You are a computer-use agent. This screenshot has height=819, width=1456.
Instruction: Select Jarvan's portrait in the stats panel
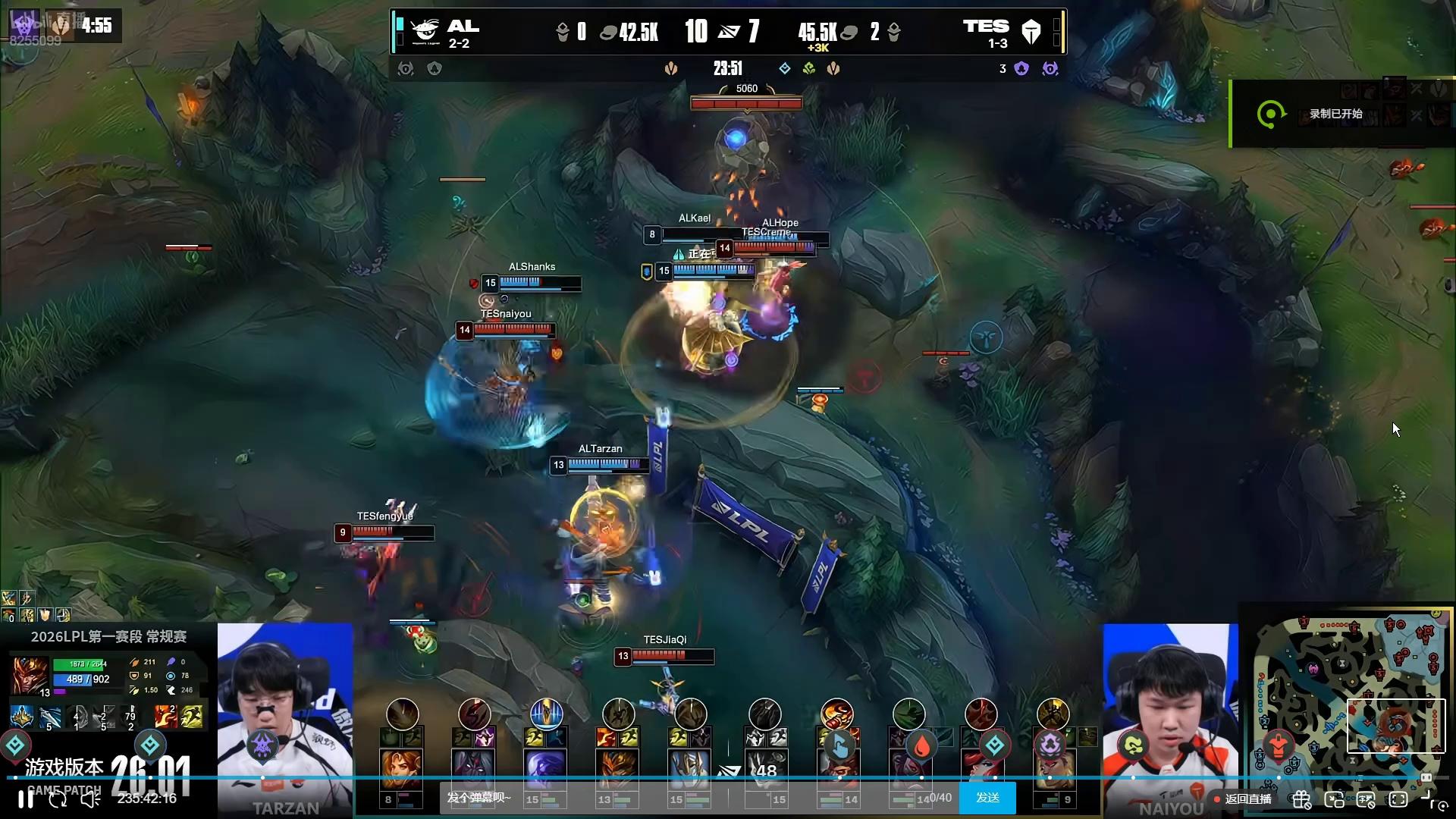(30, 674)
